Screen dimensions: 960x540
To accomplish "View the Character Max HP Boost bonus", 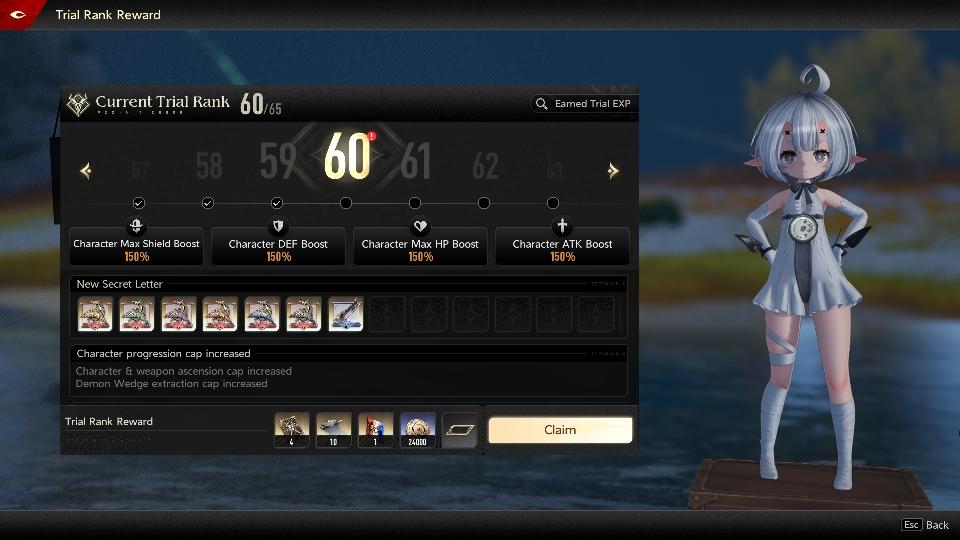I will point(420,245).
